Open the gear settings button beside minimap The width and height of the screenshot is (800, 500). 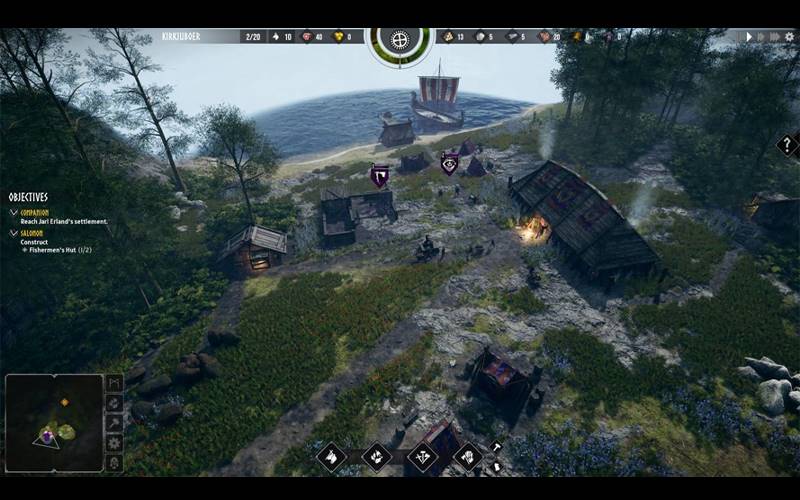pyautogui.click(x=114, y=442)
